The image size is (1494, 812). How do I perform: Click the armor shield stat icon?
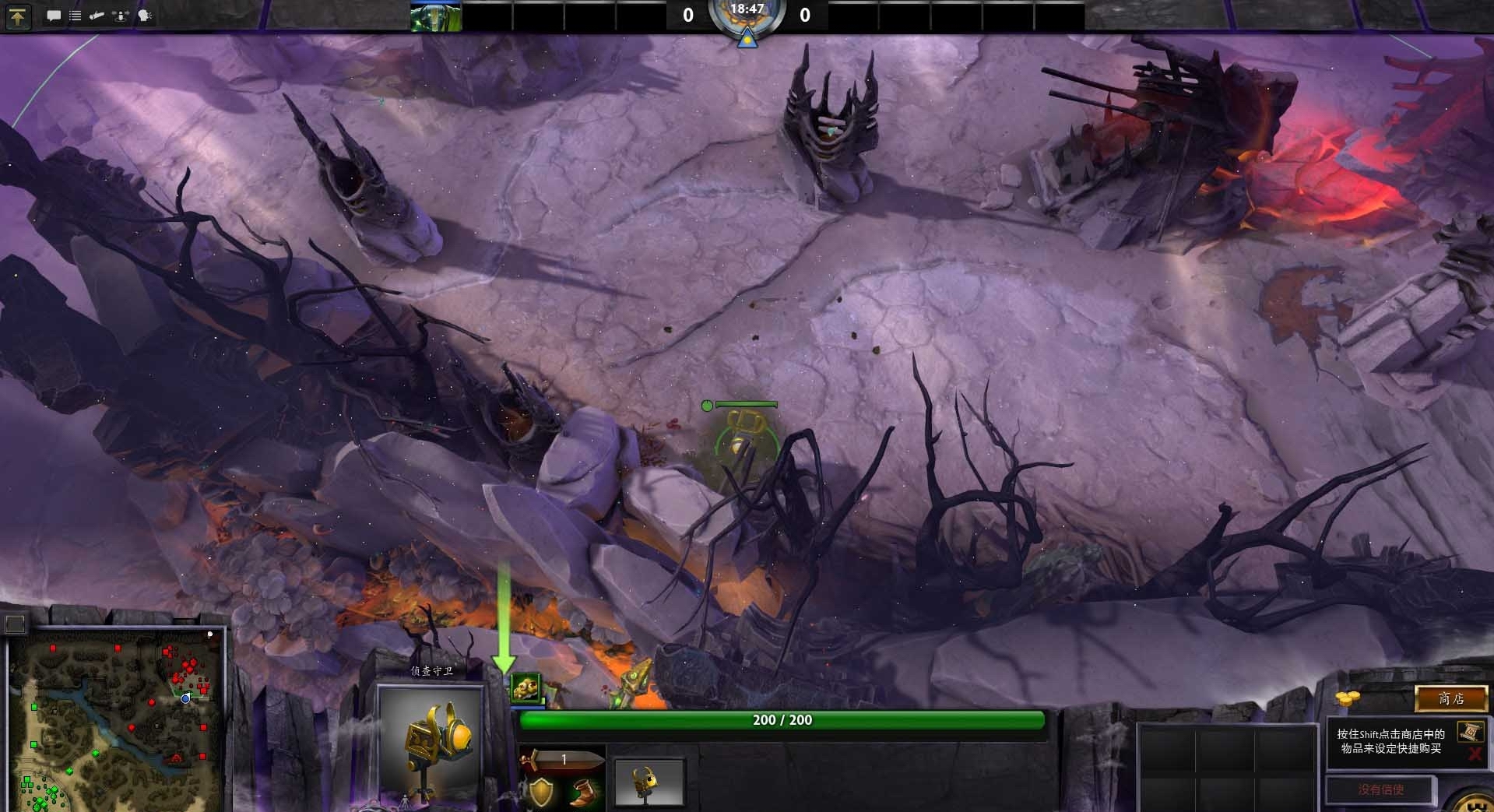(540, 792)
